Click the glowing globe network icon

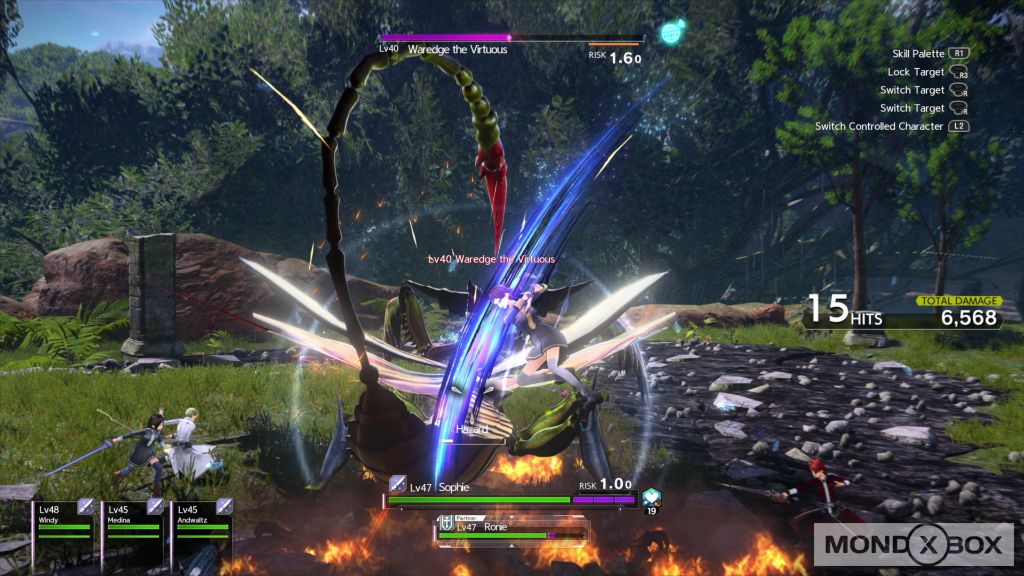[673, 29]
